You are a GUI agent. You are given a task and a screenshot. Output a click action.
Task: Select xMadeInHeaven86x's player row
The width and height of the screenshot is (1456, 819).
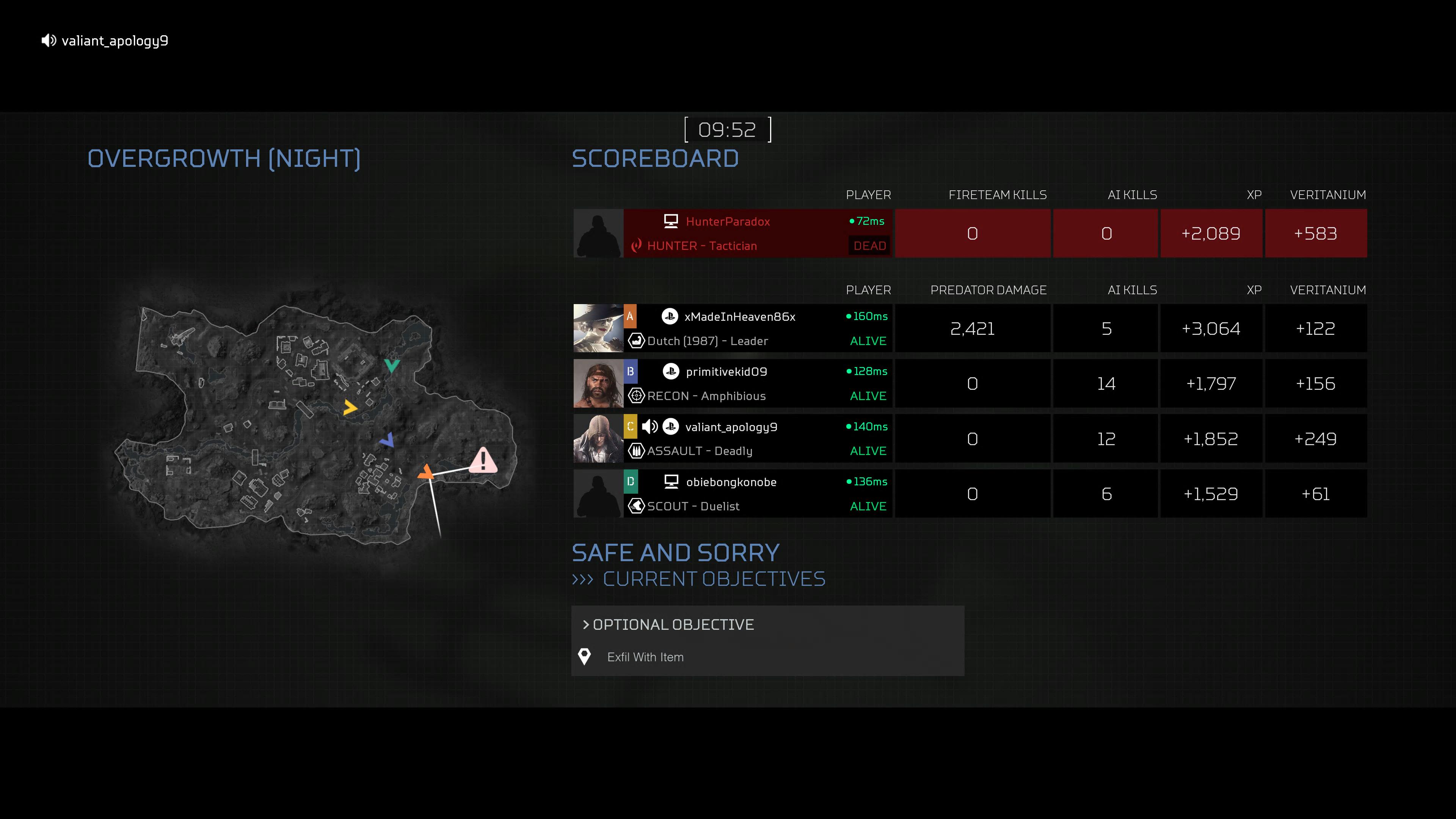pyautogui.click(x=758, y=328)
